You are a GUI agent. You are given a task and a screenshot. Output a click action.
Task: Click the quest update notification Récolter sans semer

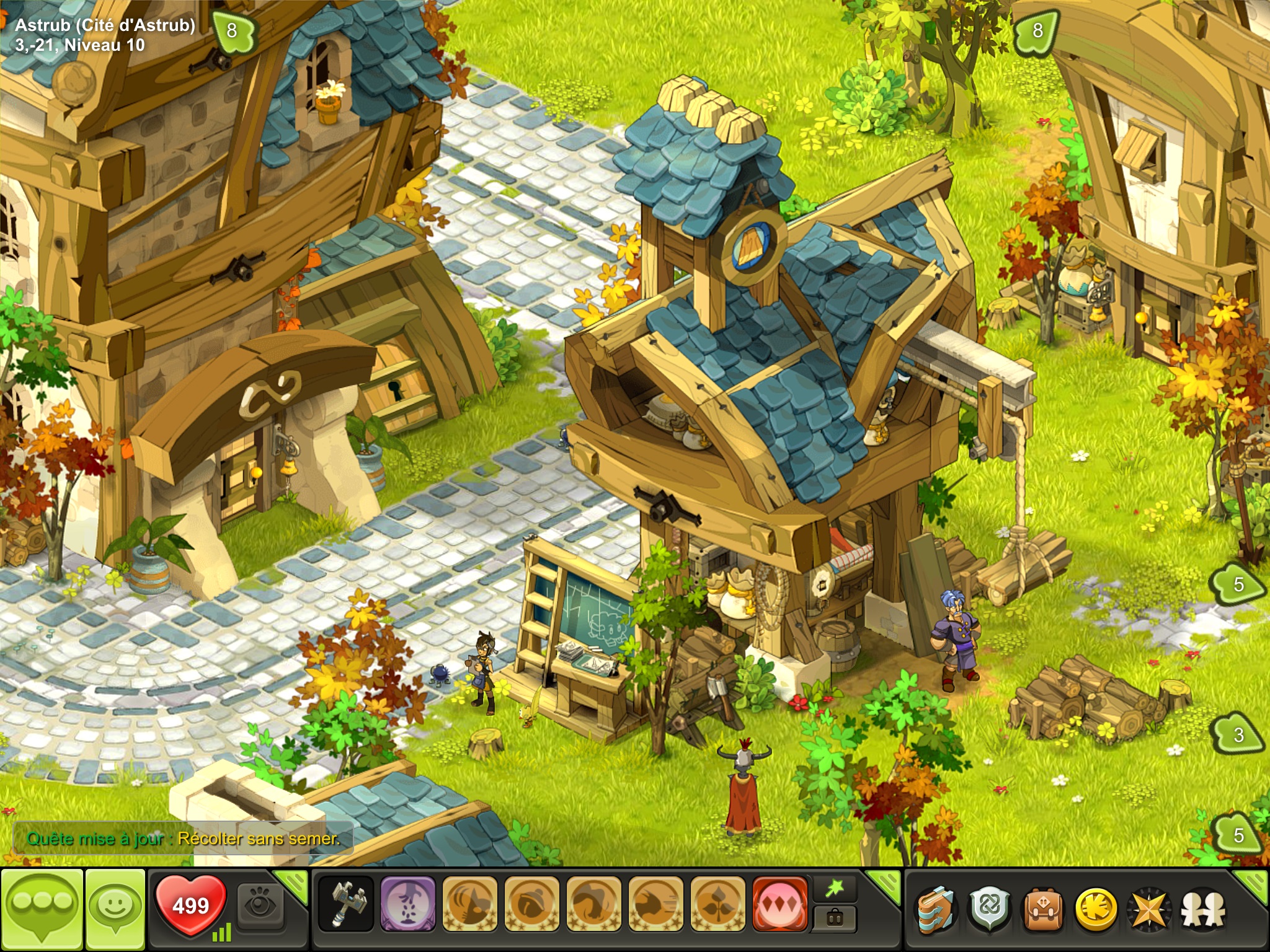point(184,839)
